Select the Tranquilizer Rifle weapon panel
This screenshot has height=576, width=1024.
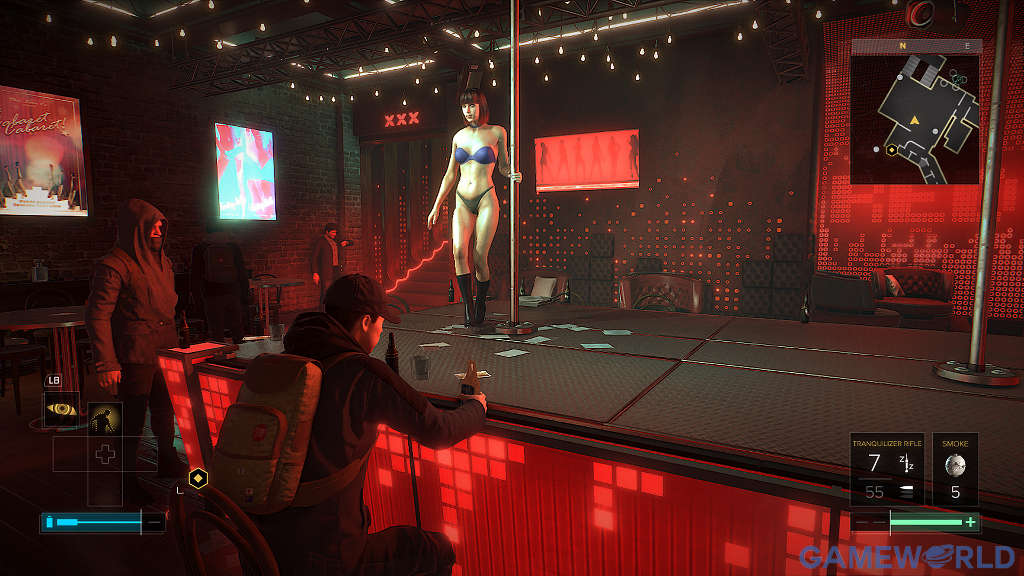click(x=887, y=469)
